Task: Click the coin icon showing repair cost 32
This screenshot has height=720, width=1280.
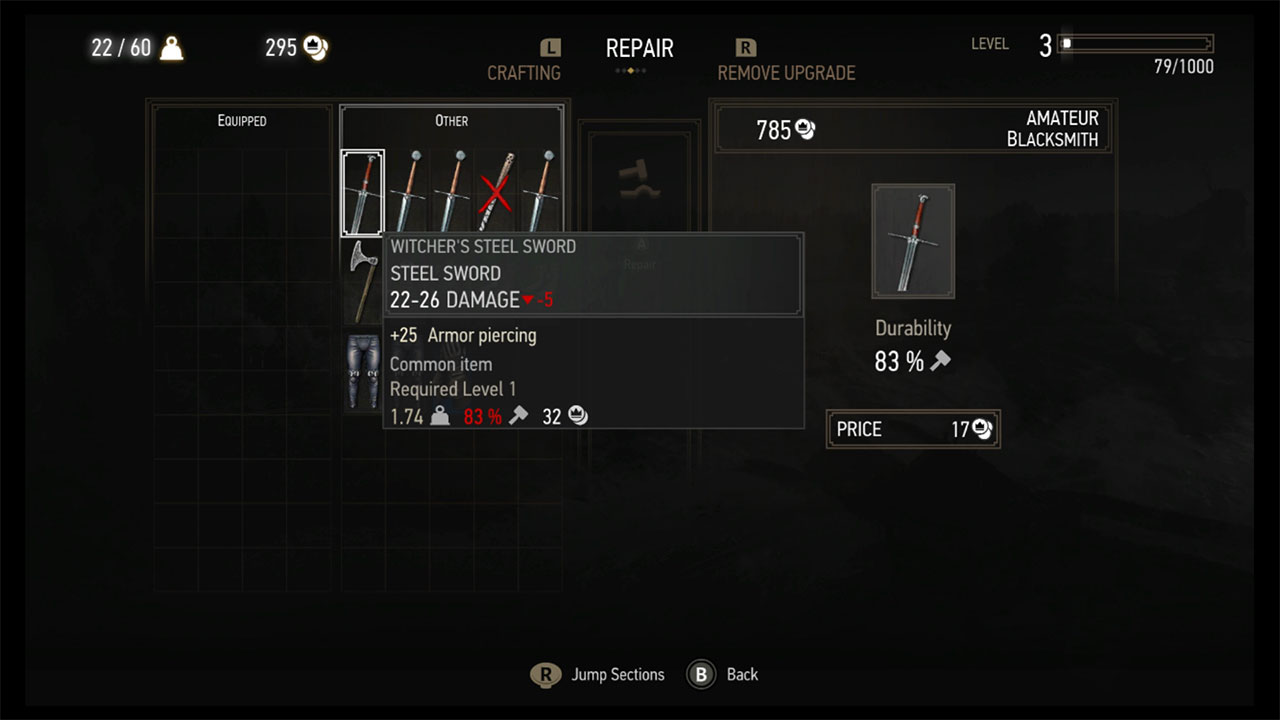Action: click(577, 416)
